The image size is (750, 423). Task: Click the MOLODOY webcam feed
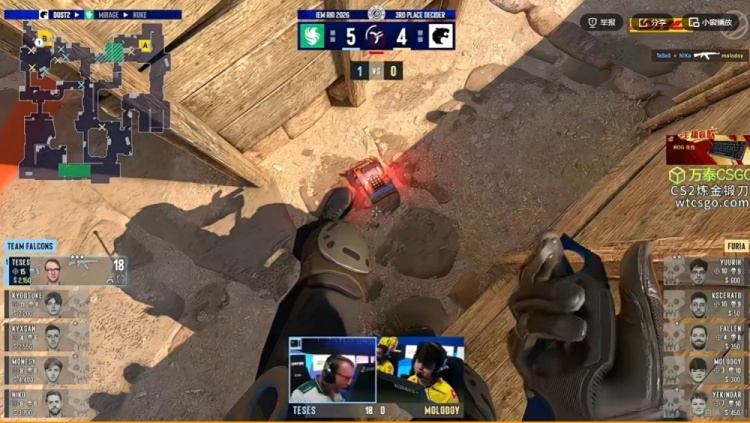tap(420, 370)
